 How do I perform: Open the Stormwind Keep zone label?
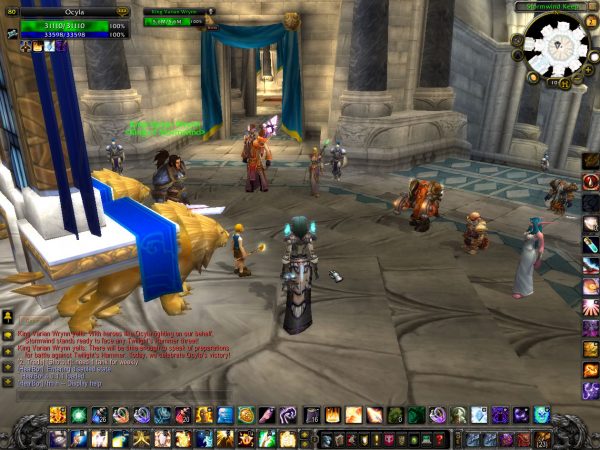coord(548,6)
